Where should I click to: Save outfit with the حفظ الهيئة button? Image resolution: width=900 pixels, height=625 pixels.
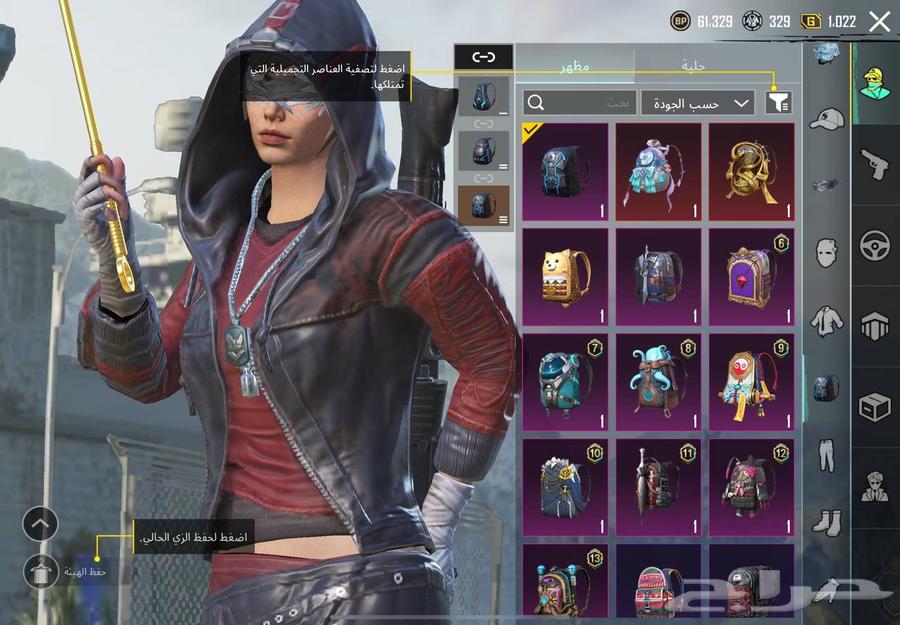click(42, 571)
